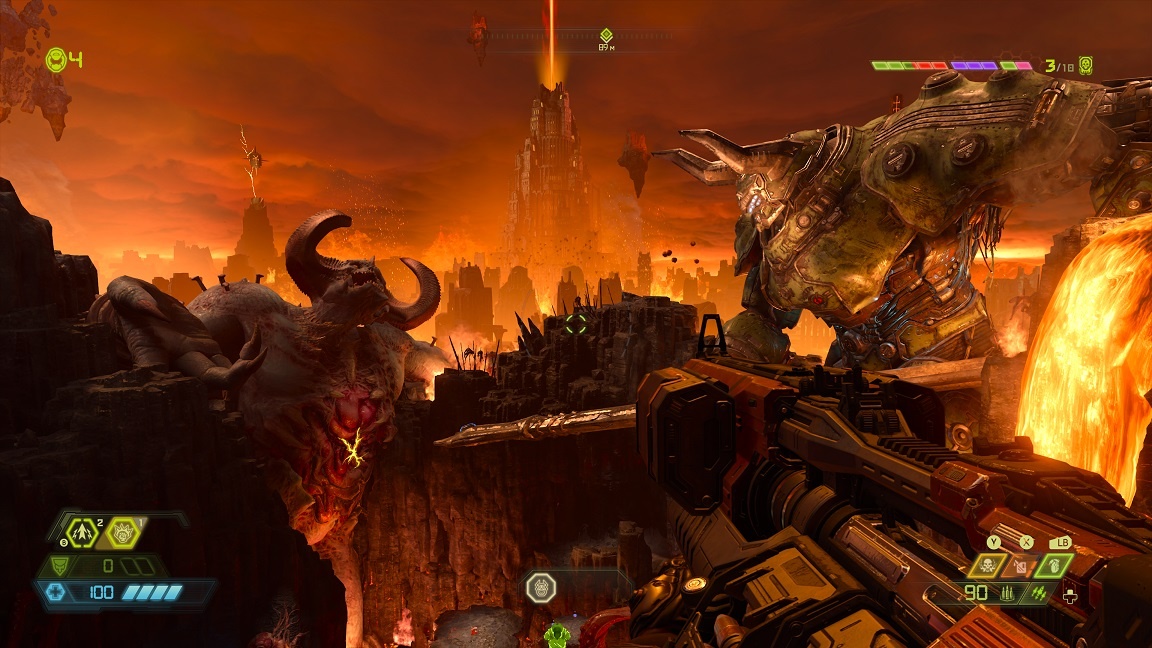
Task: Click the extra lives helmet icon
Action: tap(57, 60)
